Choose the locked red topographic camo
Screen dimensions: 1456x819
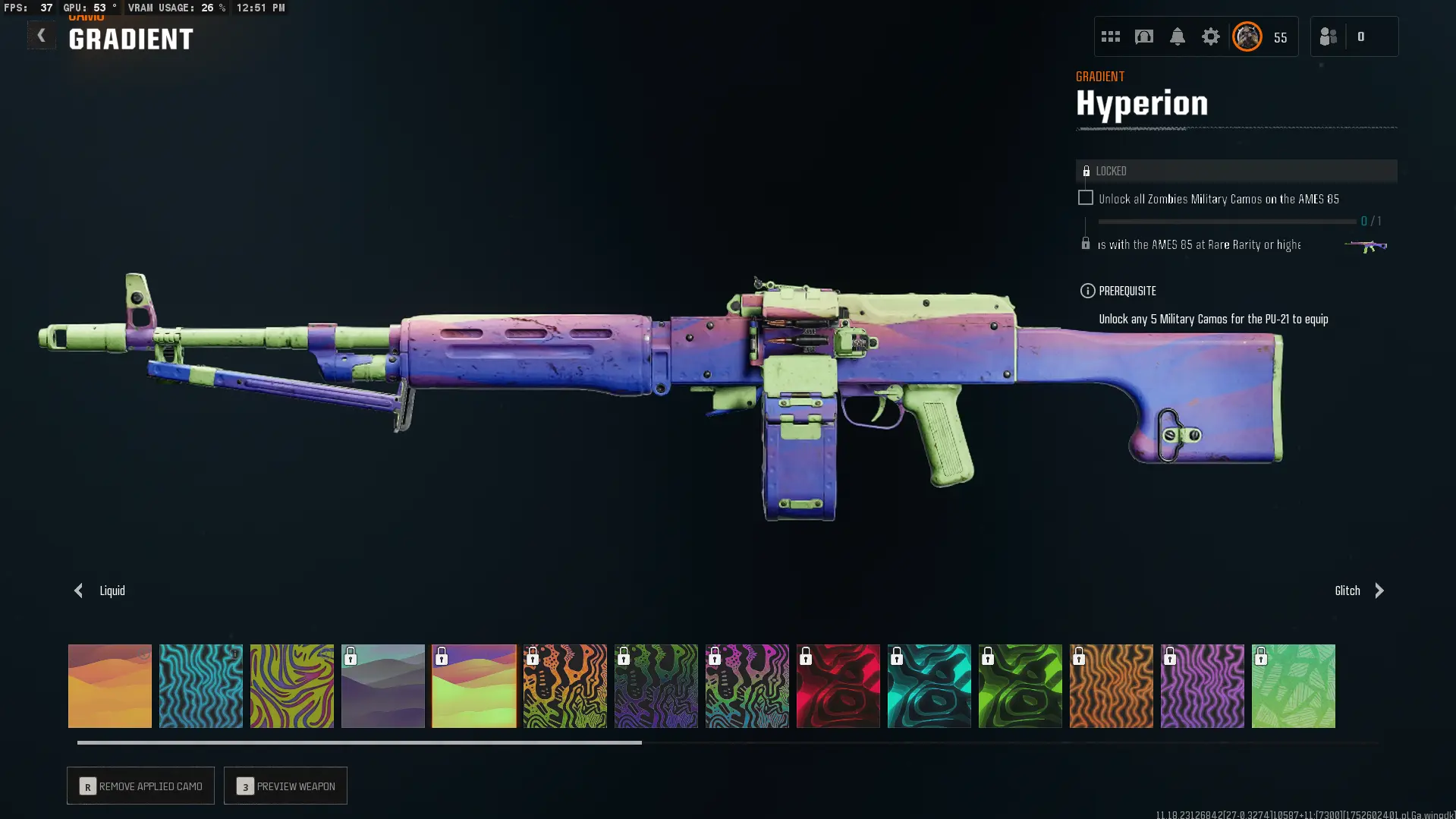tap(838, 686)
